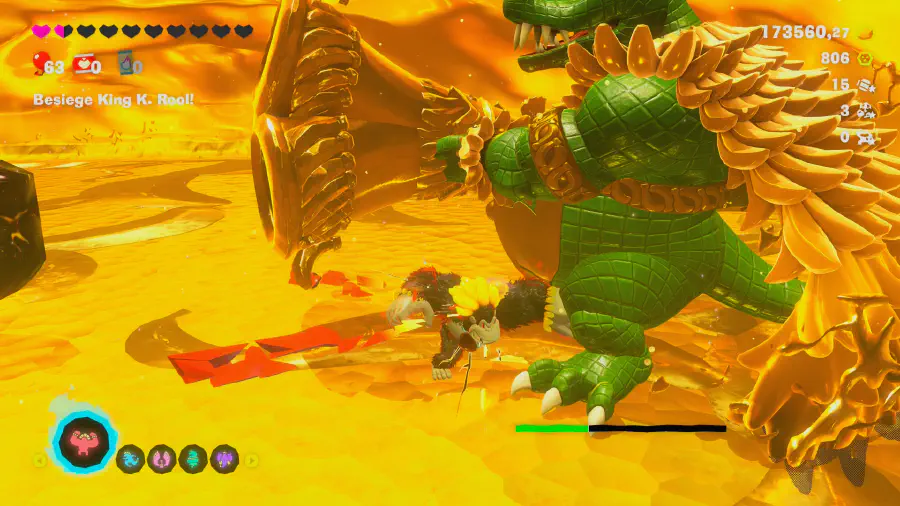Viewport: 900px width, 506px height.
Task: Activate the teal Snake Bananza icon
Action: pos(192,460)
